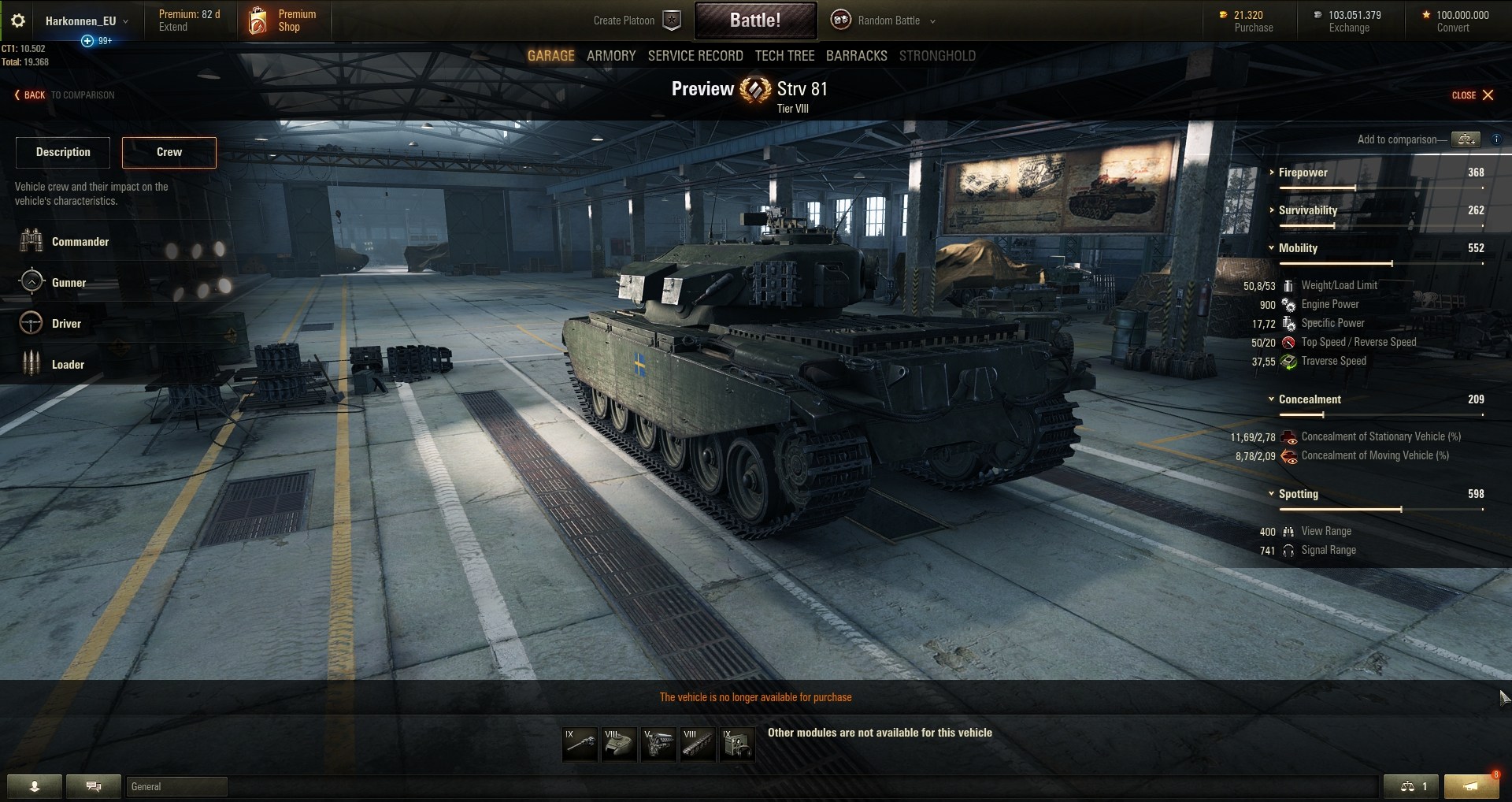
Task: Open the Service Record tab
Action: (695, 56)
